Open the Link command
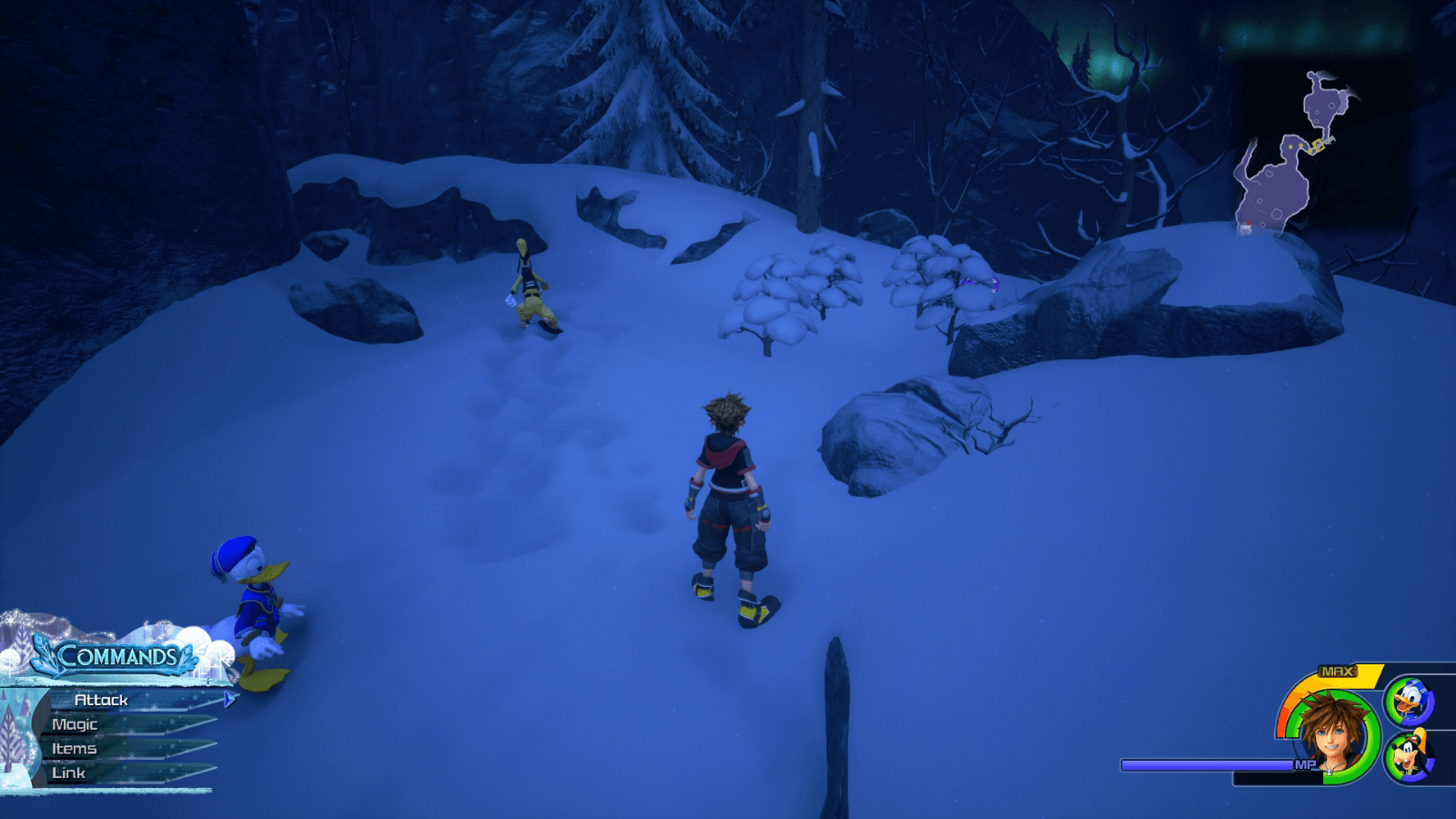Screen dimensions: 1456x819 pos(69,773)
